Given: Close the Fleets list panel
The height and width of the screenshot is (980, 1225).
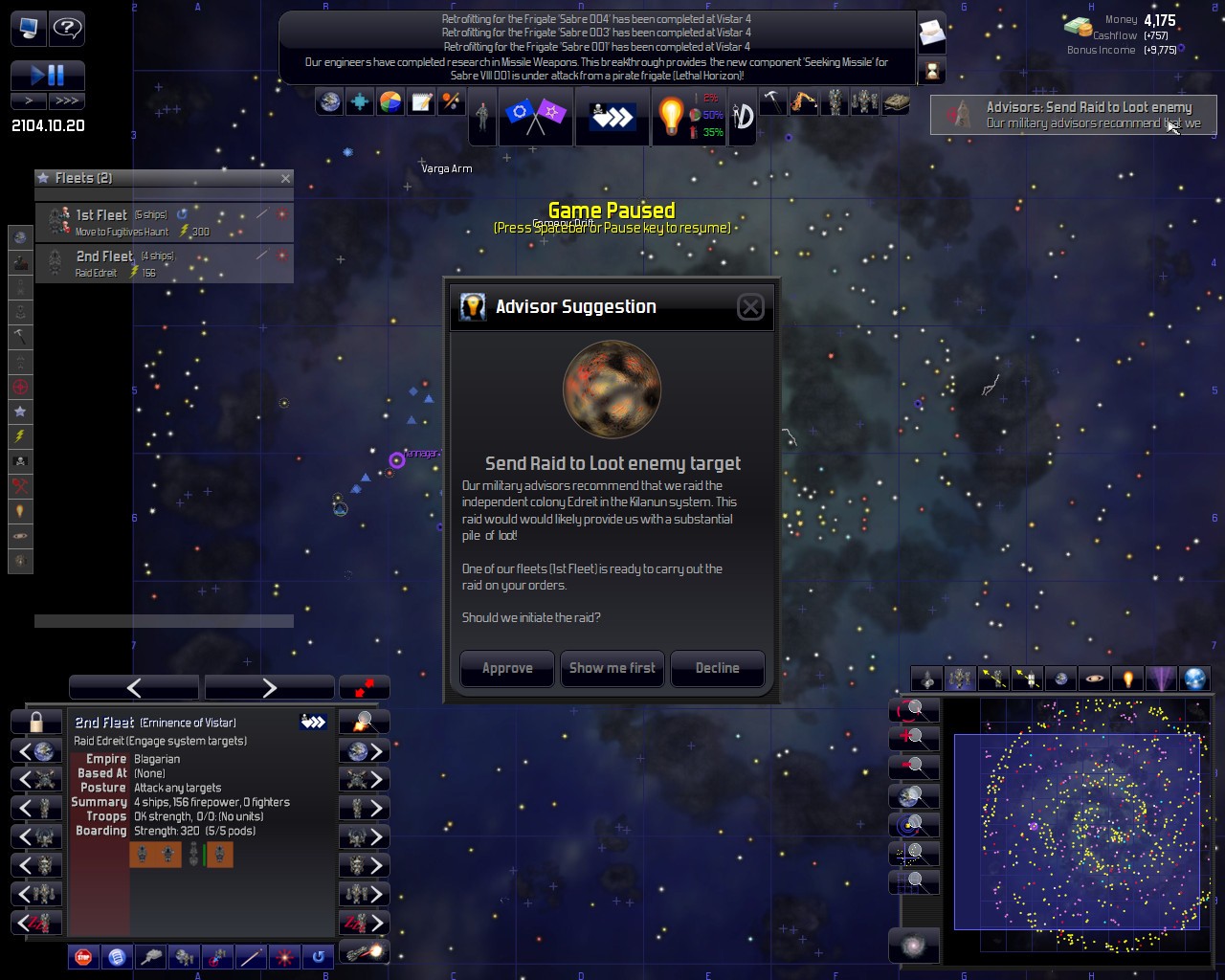Looking at the screenshot, I should [x=285, y=178].
